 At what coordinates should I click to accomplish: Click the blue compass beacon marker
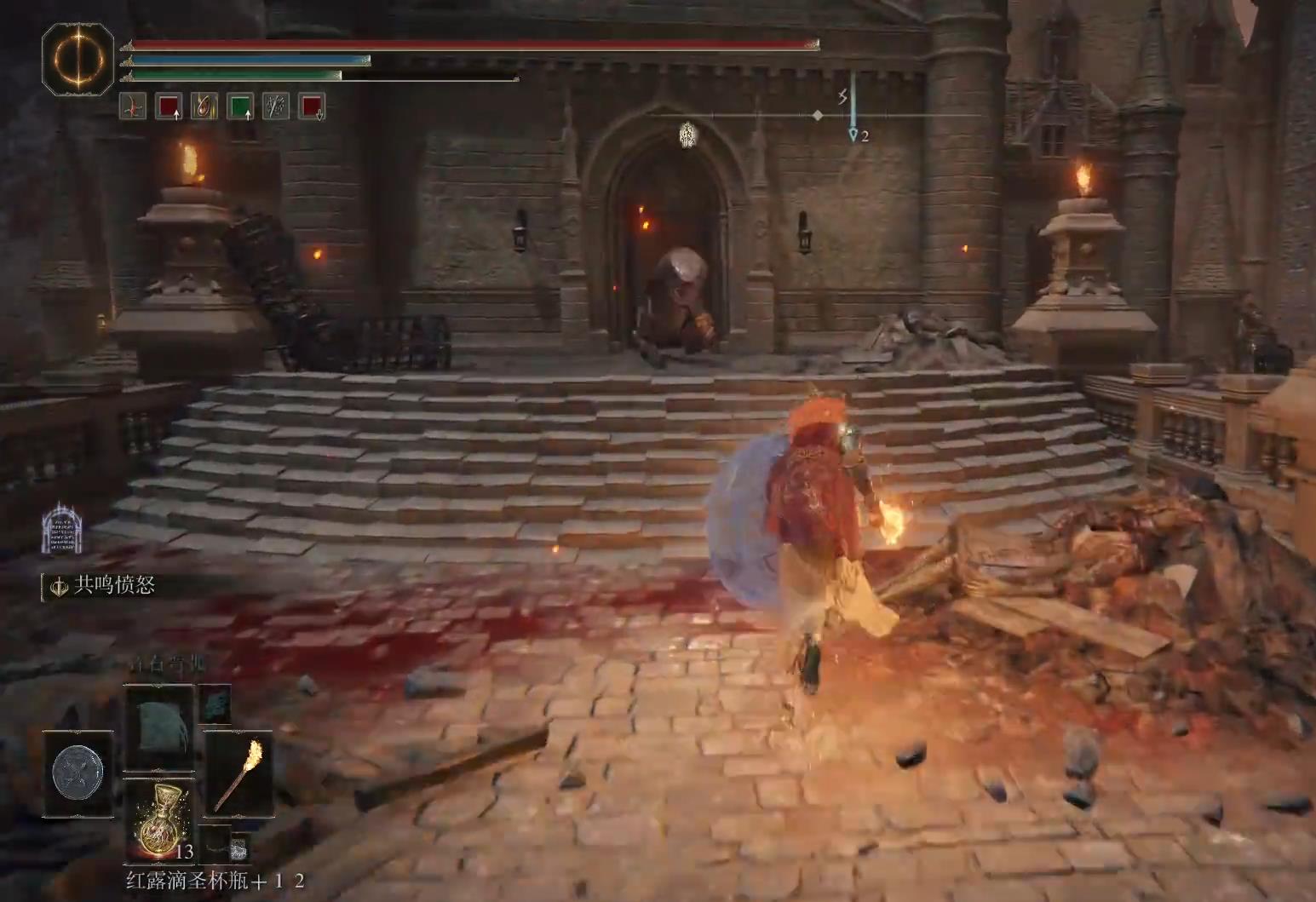853,133
